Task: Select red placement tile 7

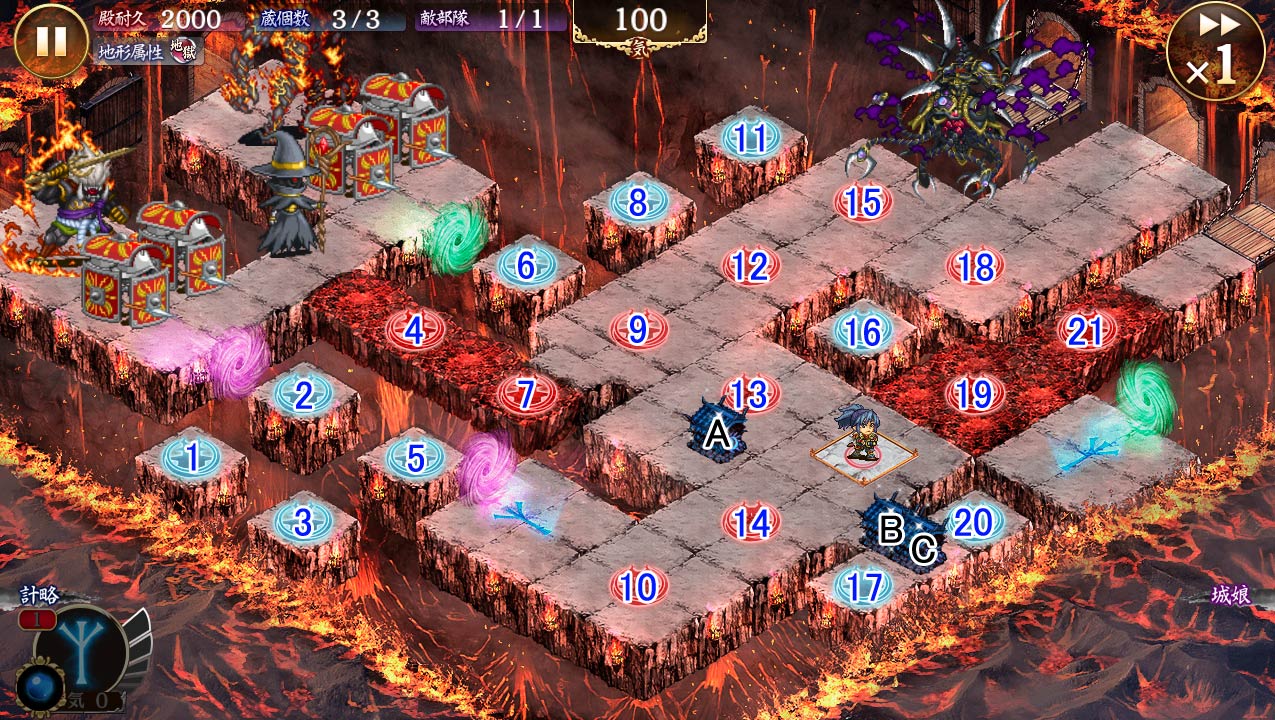Action: coord(526,394)
